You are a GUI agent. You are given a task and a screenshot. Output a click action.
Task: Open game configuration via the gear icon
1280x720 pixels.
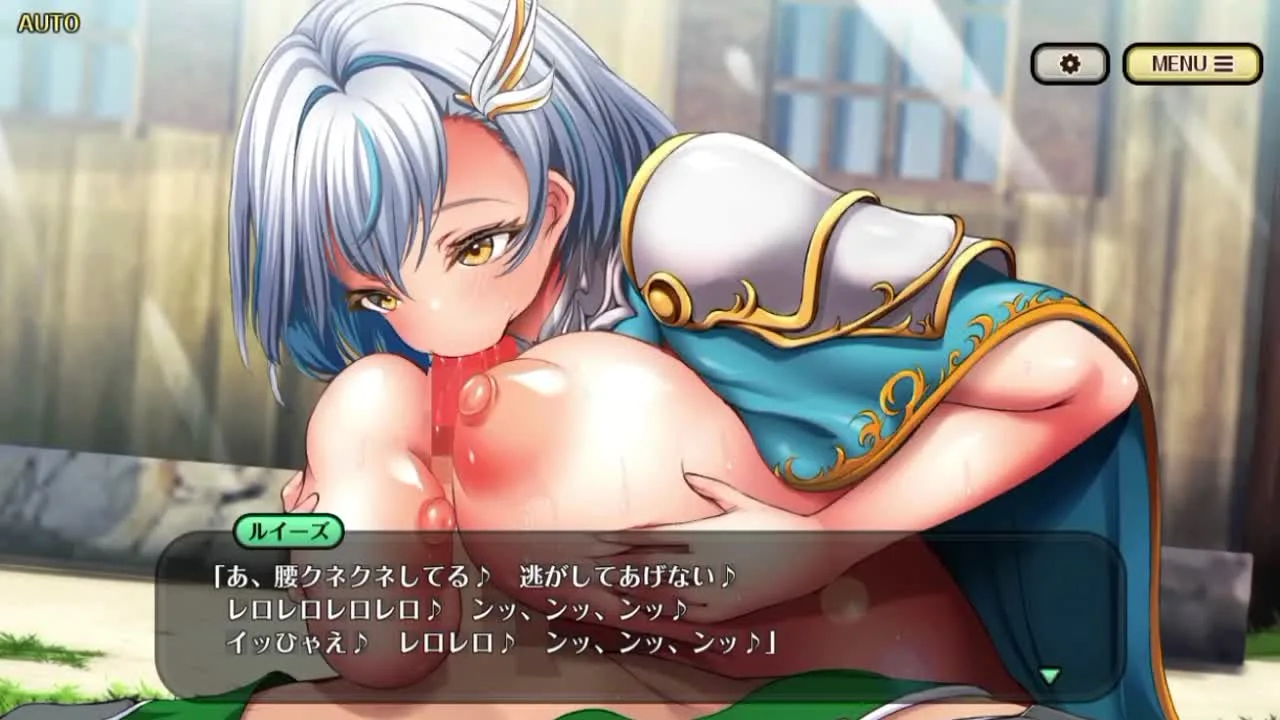pos(1070,62)
